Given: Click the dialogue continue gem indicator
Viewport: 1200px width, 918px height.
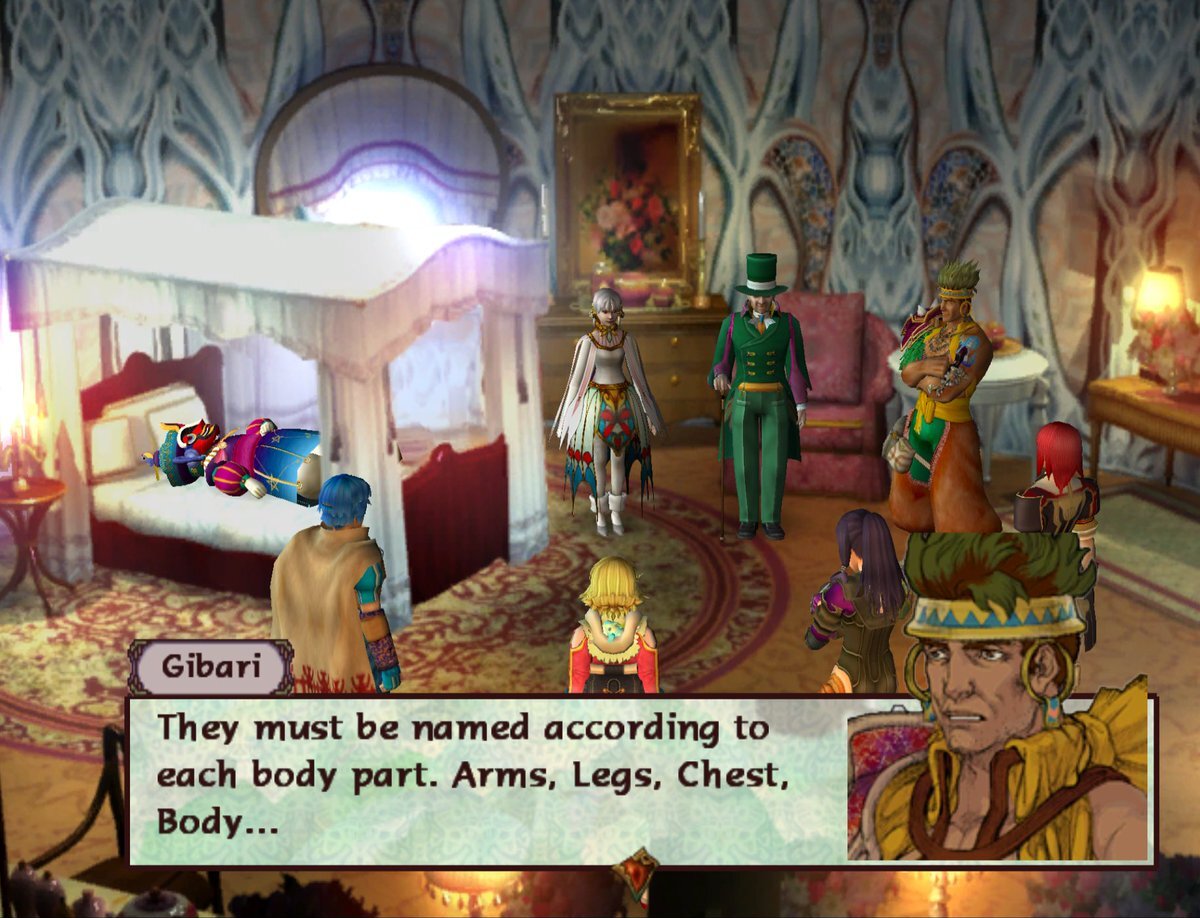Looking at the screenshot, I should [638, 871].
